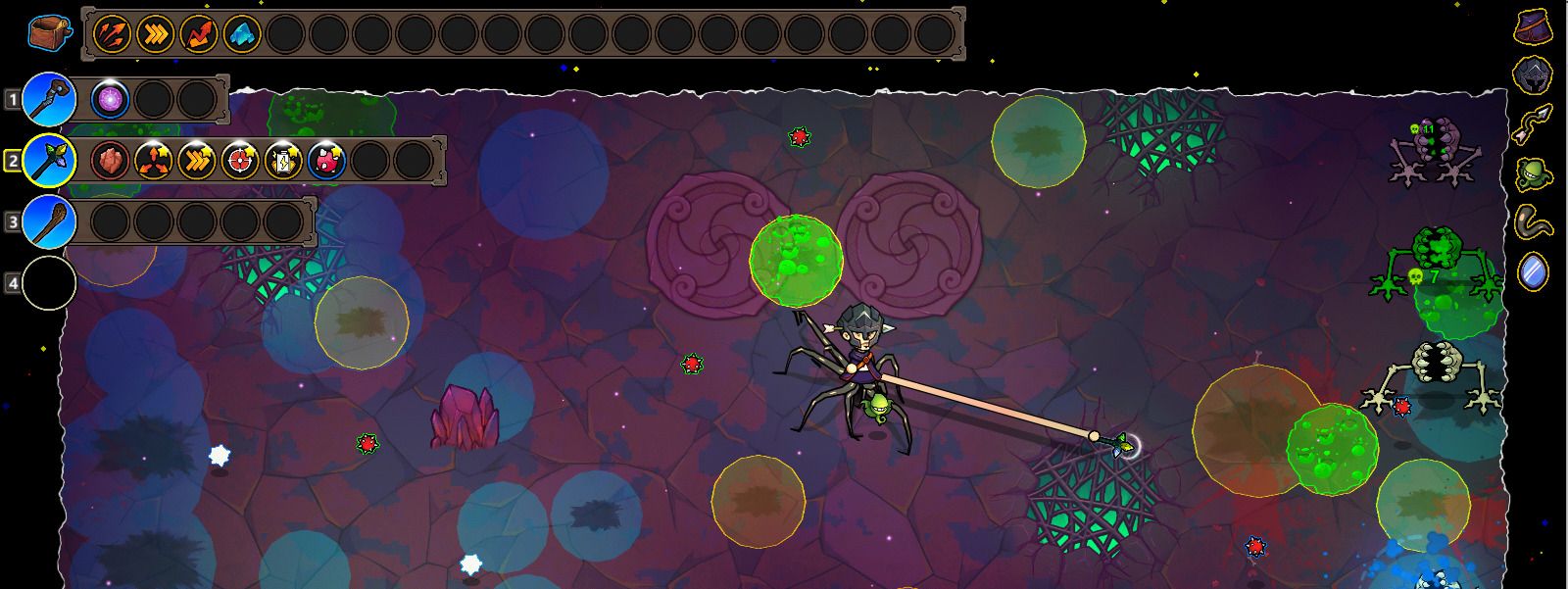
Task: Pick the red zigzag arrow spell
Action: 198,35
